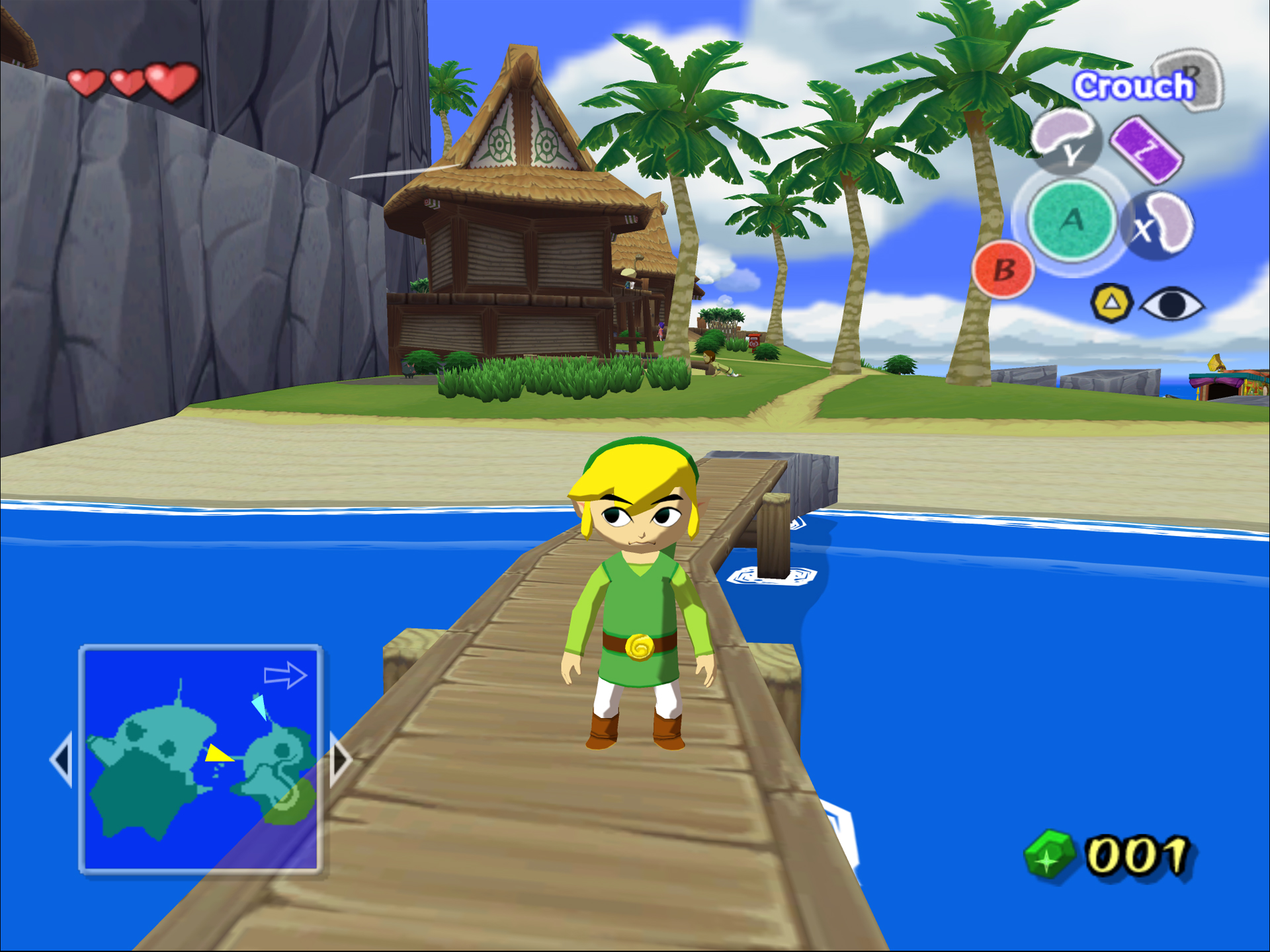Select the minimap's left arrow

[62, 759]
